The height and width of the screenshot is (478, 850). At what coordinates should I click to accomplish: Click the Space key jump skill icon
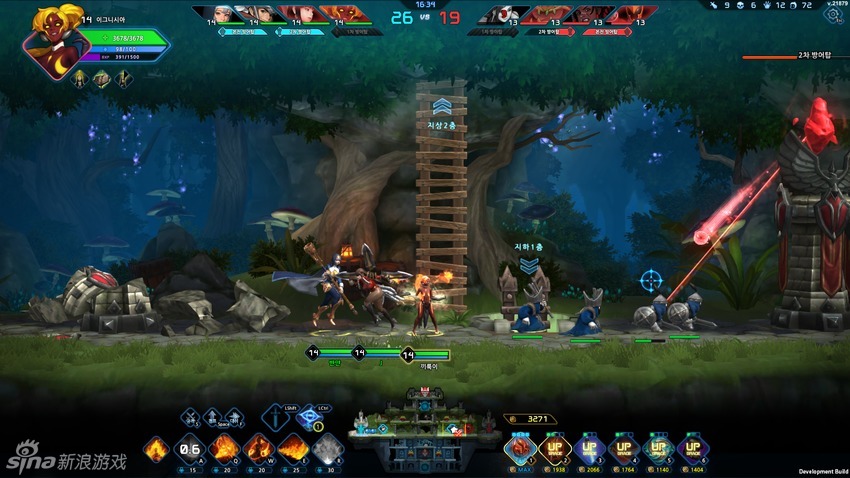212,418
